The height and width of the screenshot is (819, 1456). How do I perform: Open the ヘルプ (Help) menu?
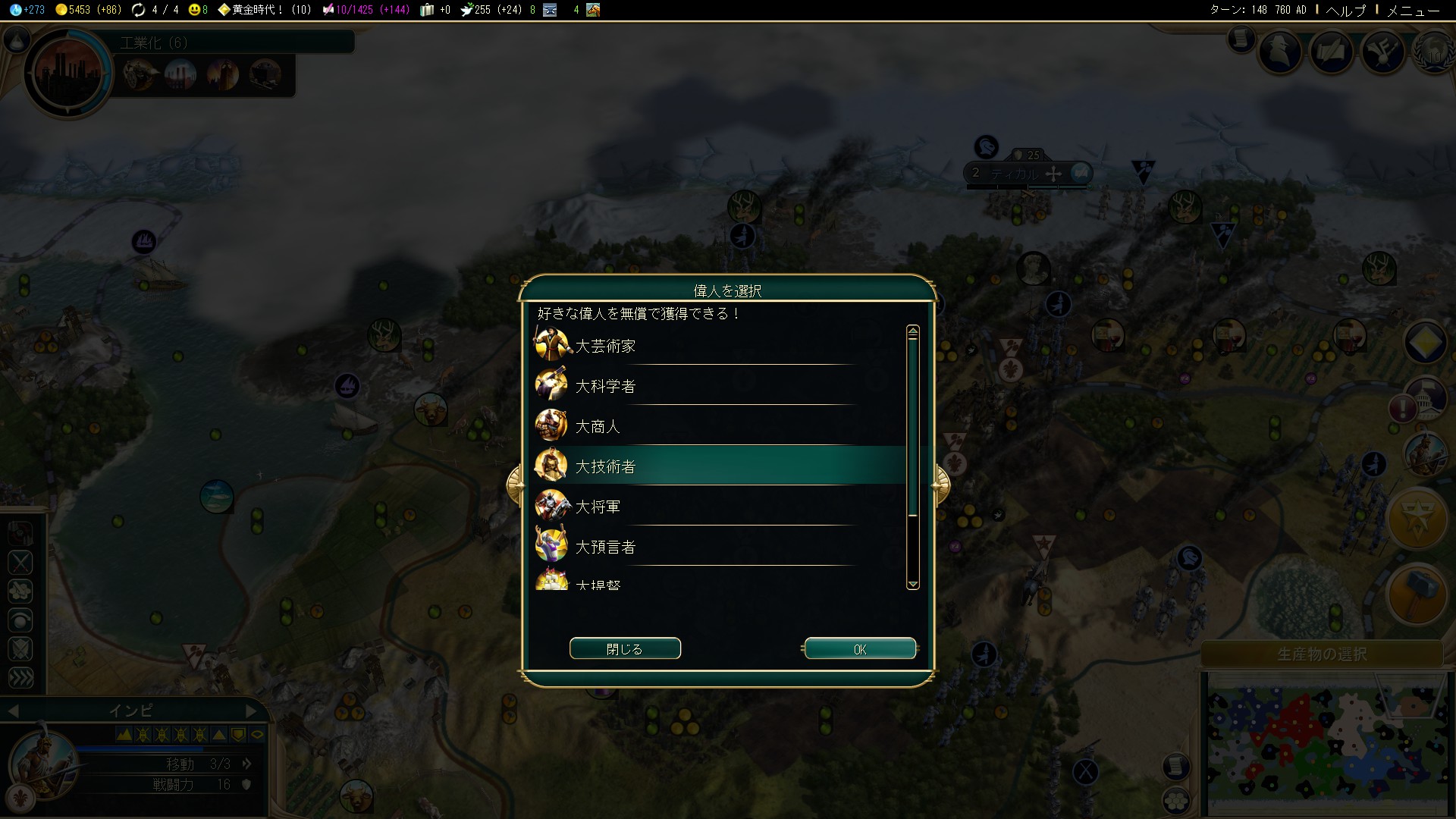tap(1345, 10)
